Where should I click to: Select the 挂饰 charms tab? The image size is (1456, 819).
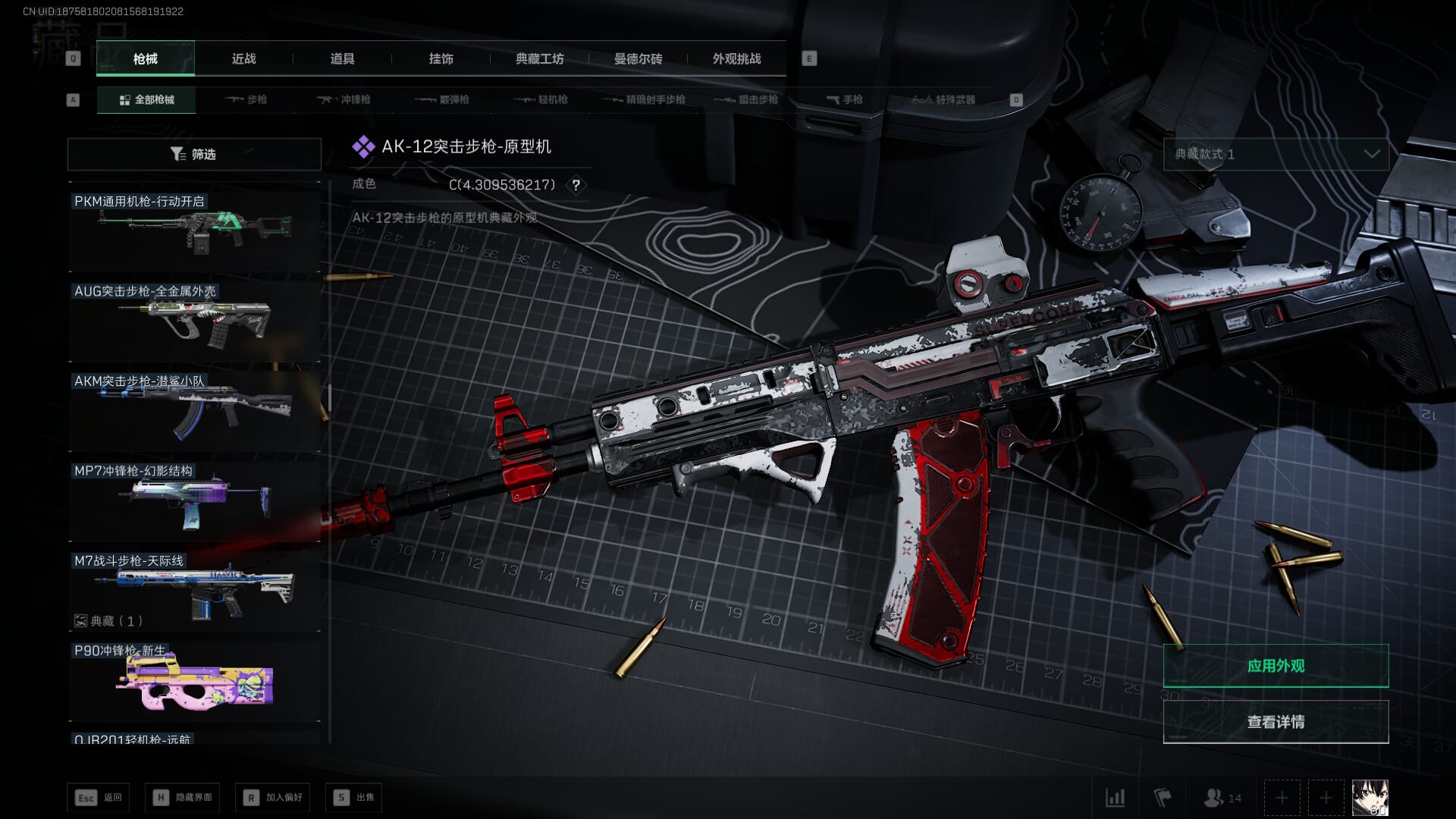441,58
